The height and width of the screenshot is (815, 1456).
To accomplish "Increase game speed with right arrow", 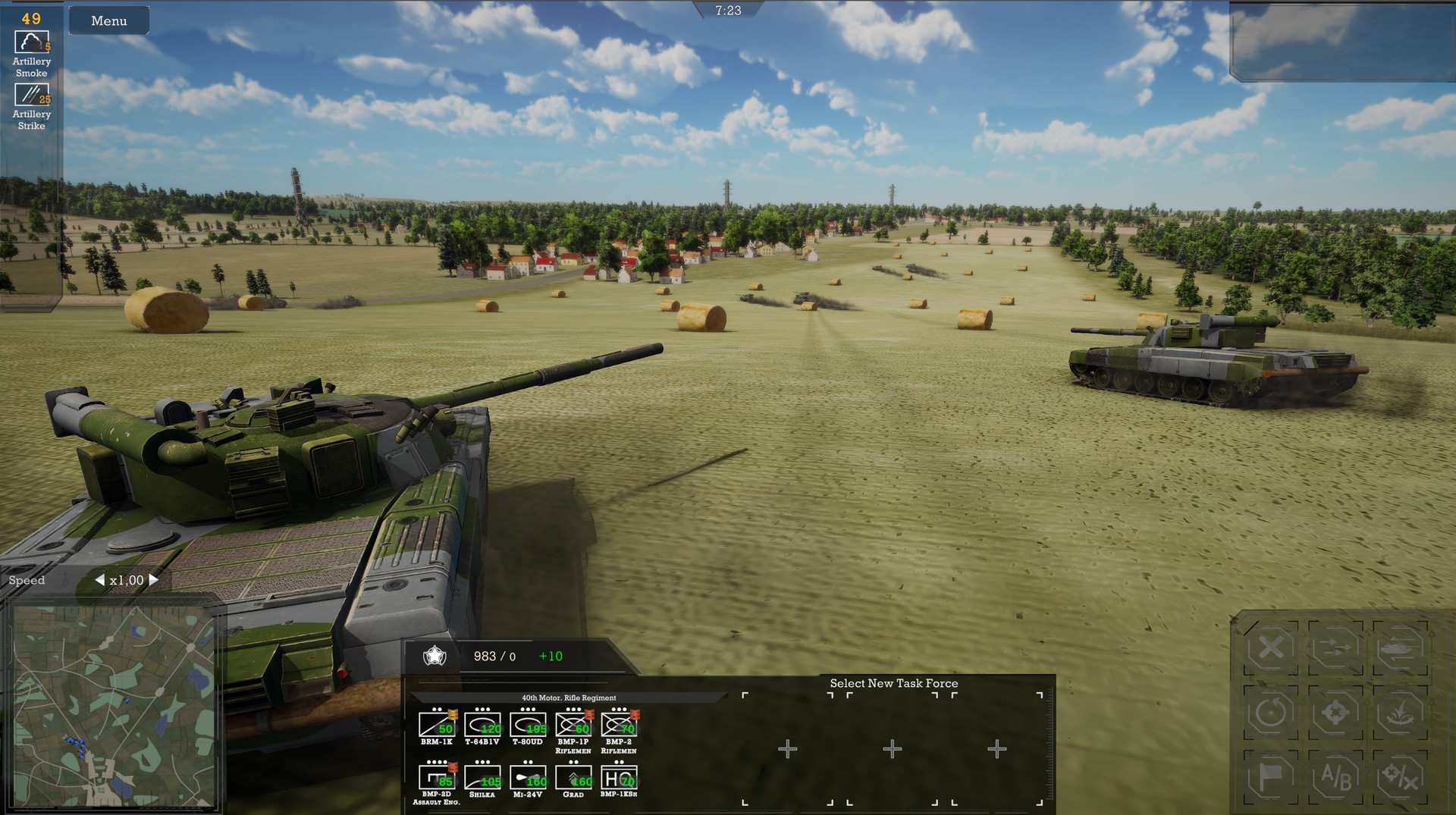I will coord(152,579).
